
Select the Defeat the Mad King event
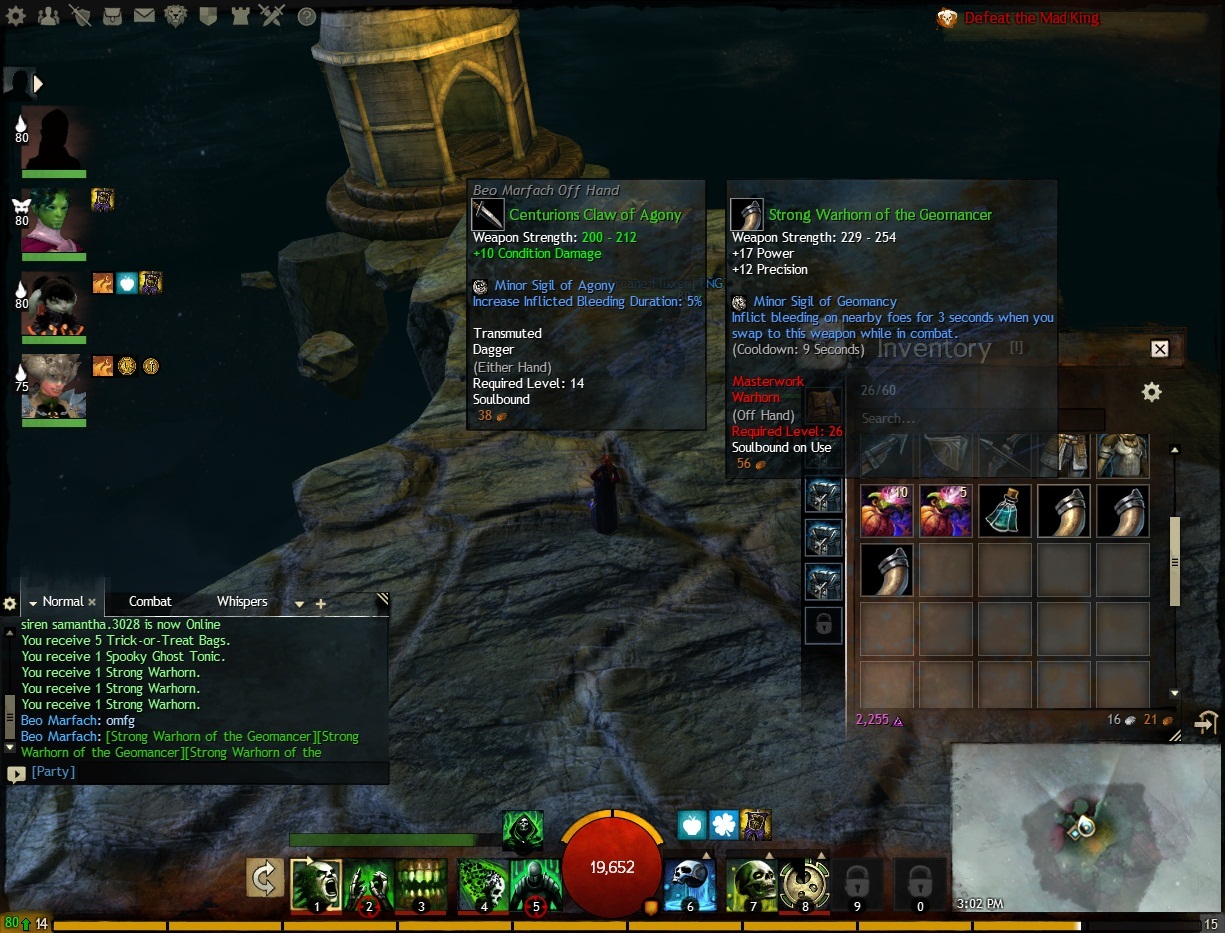tap(1030, 18)
